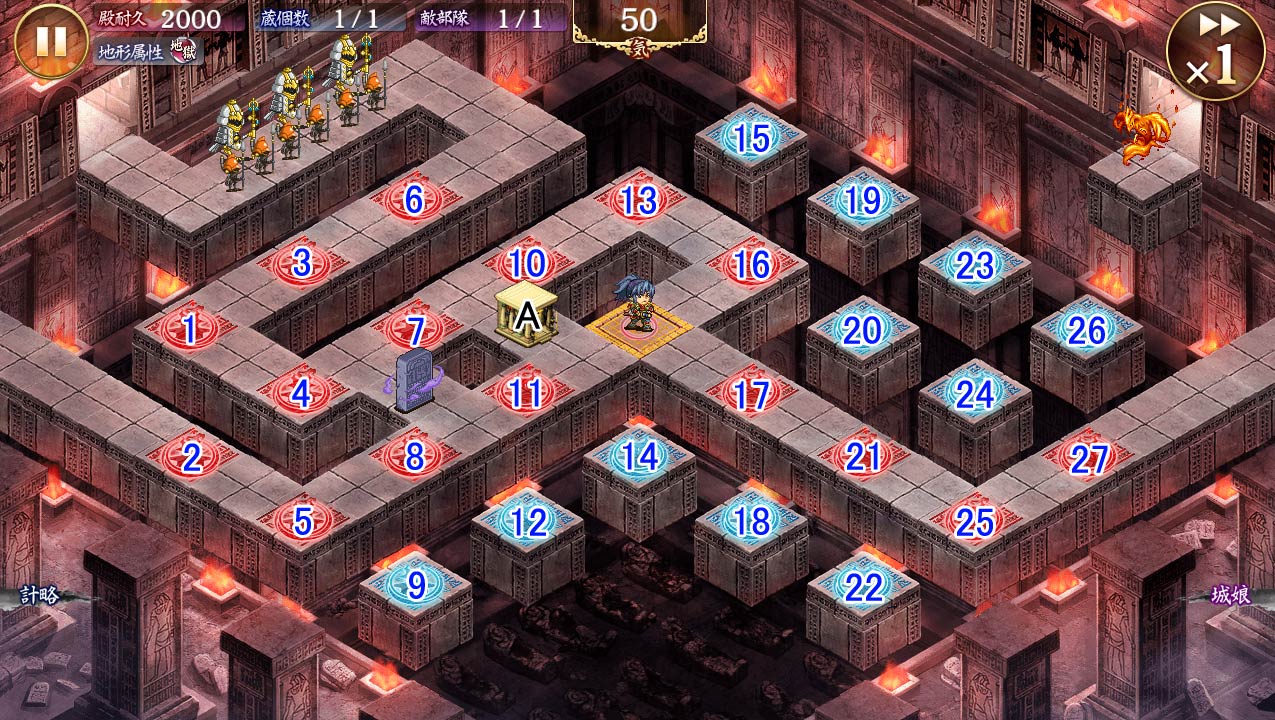Choose blue placement tile 22
This screenshot has width=1275, height=720.
pos(863,587)
